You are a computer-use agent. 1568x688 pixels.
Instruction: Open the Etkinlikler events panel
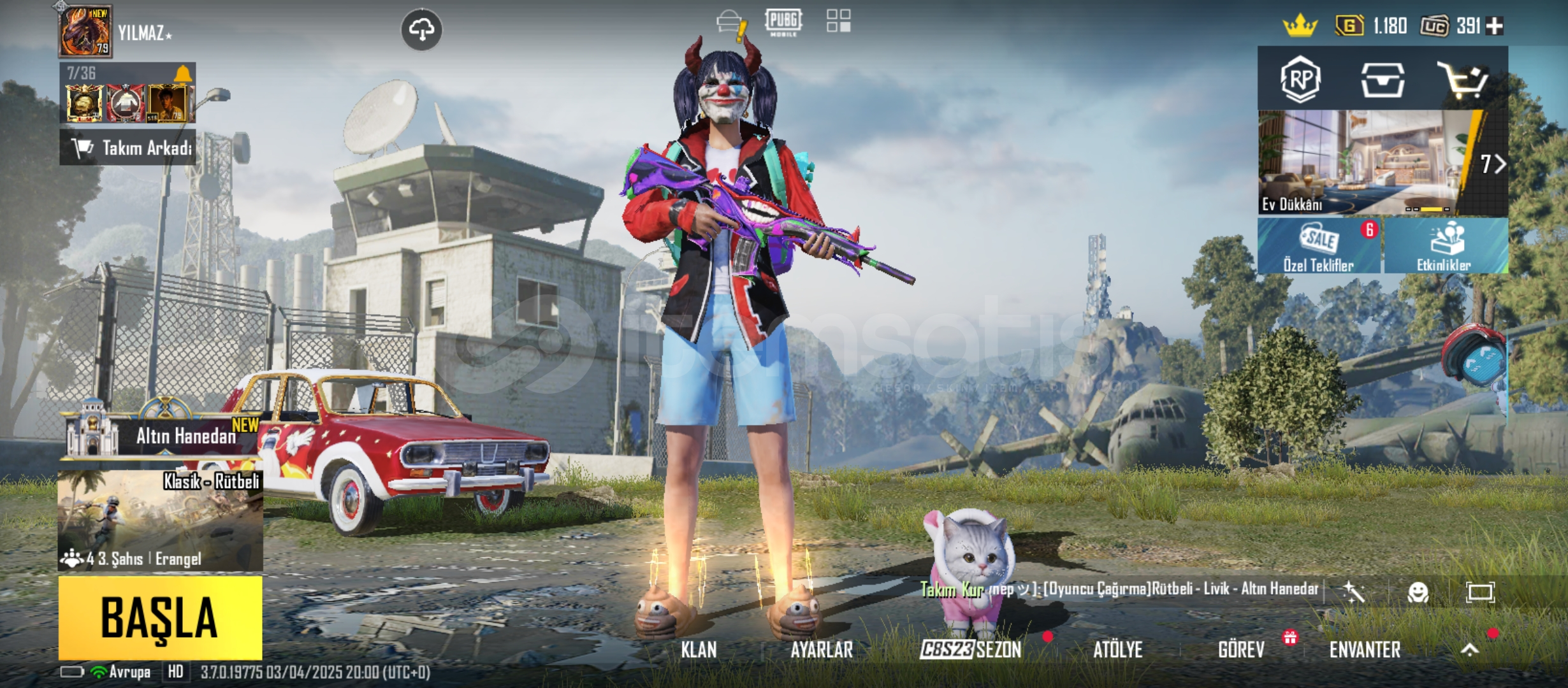tap(1445, 246)
